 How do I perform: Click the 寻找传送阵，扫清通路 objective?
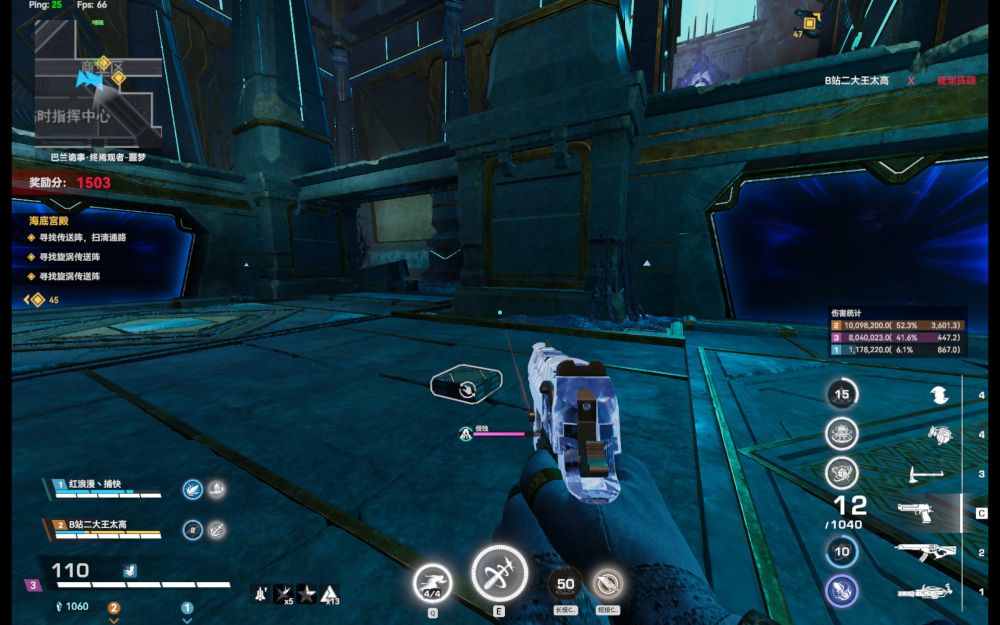[83, 238]
